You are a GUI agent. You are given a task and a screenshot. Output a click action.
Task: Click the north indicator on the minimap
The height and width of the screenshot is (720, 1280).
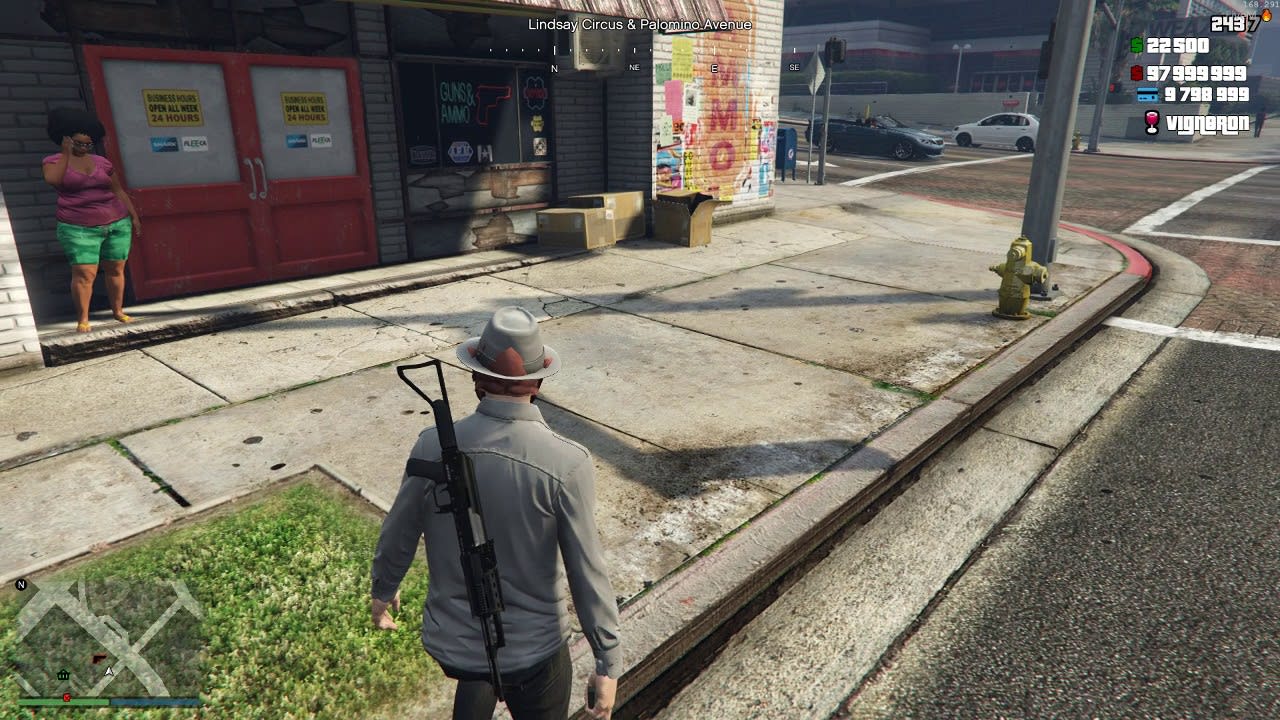pos(21,584)
